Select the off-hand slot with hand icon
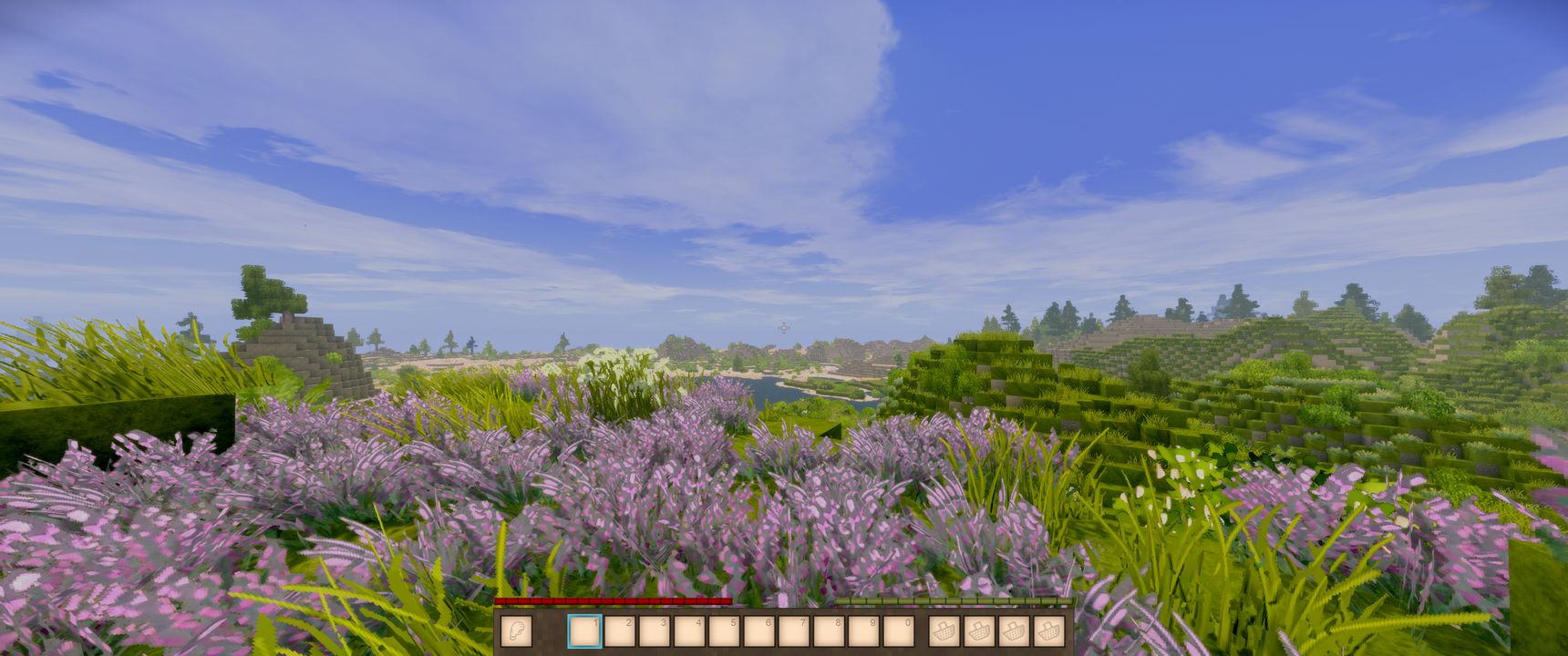 click(517, 630)
